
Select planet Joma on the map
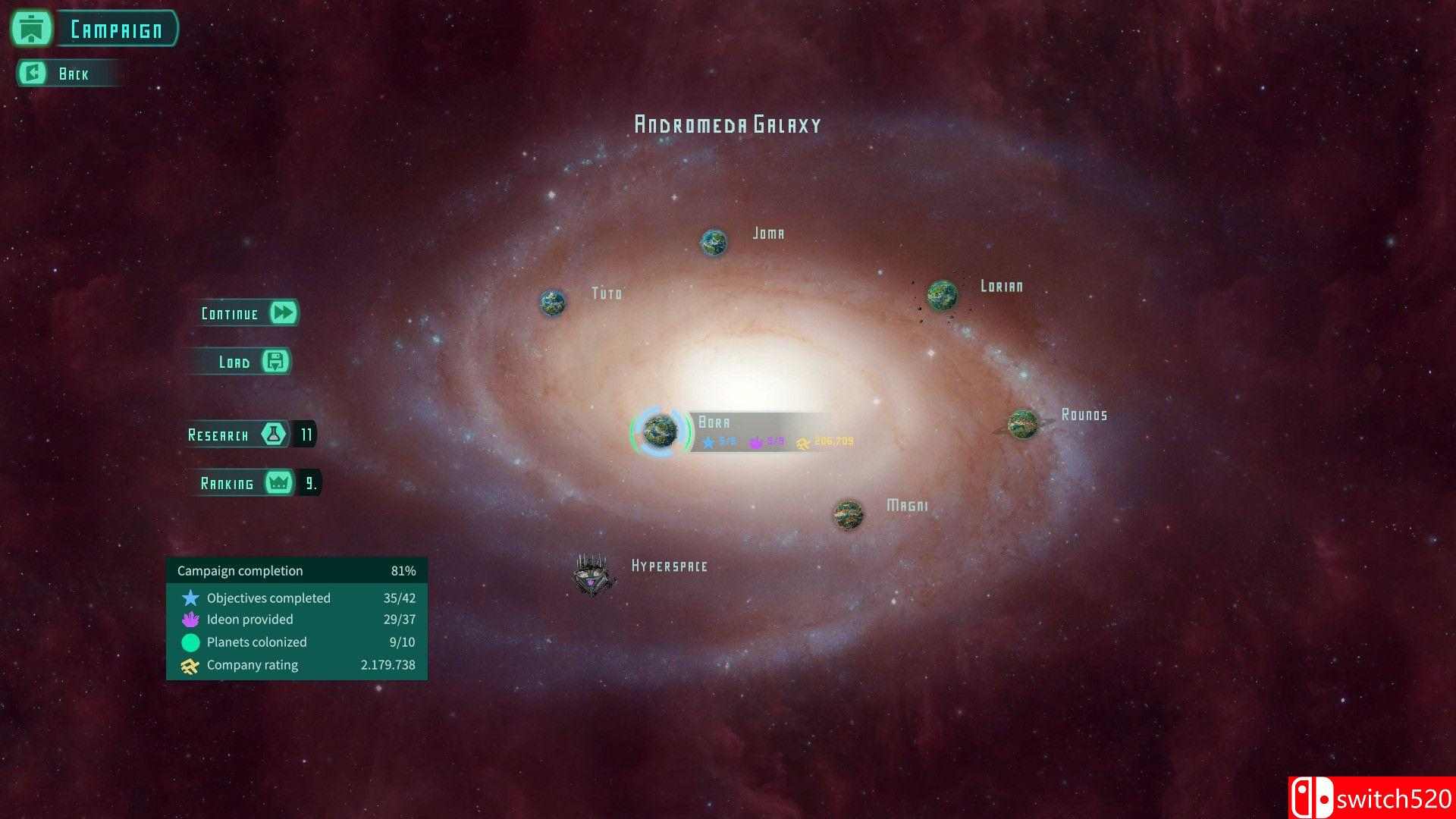pyautogui.click(x=714, y=243)
